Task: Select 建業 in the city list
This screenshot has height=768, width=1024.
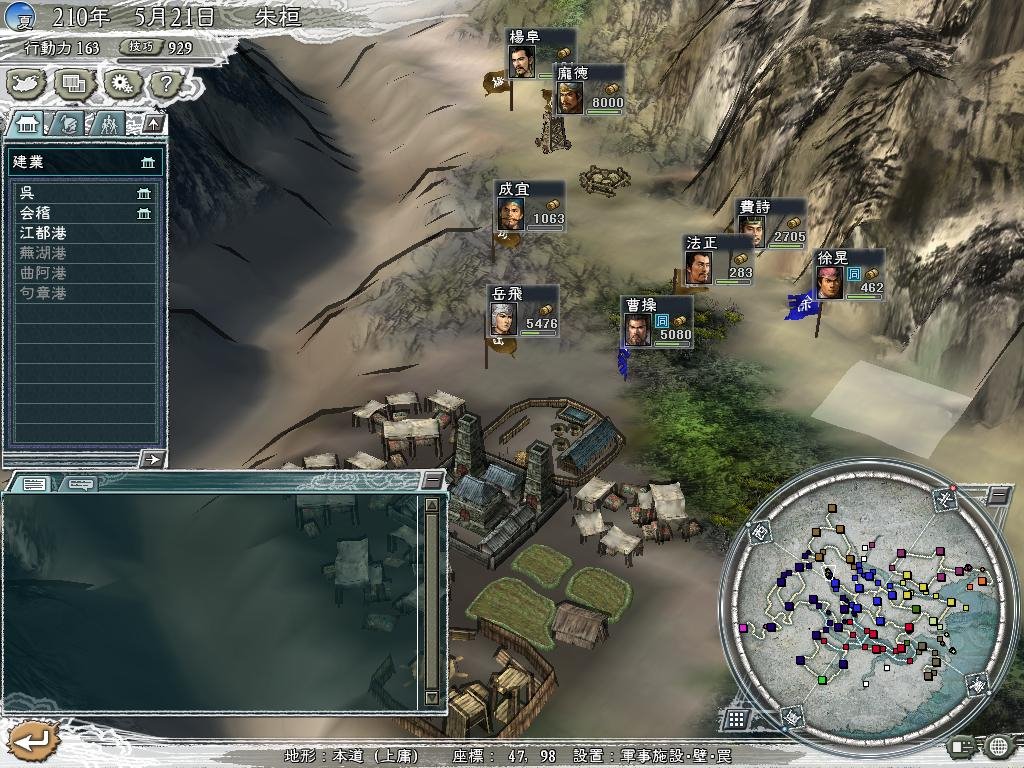Action: [x=84, y=162]
